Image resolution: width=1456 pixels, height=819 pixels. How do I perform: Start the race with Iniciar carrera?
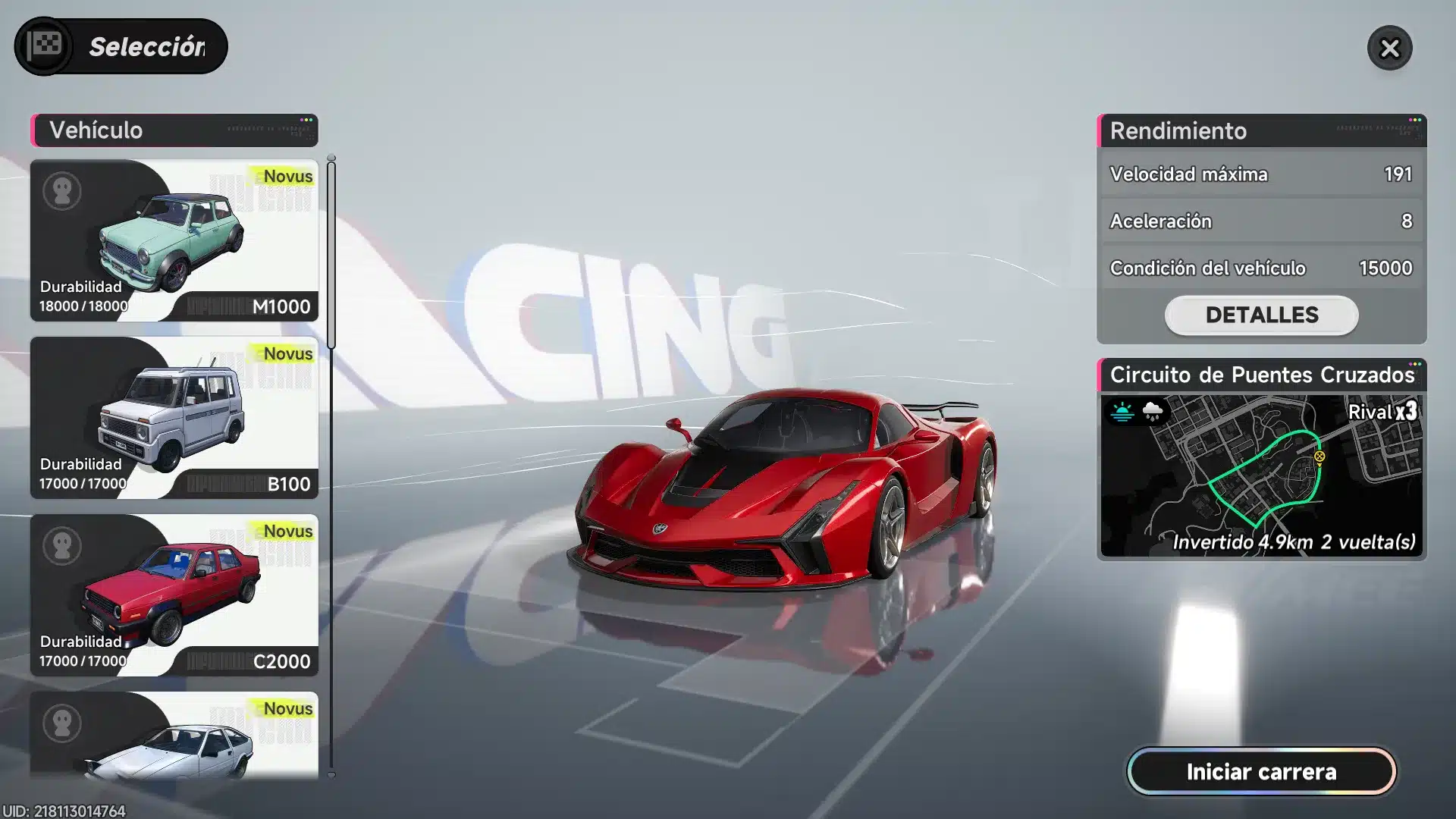pyautogui.click(x=1261, y=772)
